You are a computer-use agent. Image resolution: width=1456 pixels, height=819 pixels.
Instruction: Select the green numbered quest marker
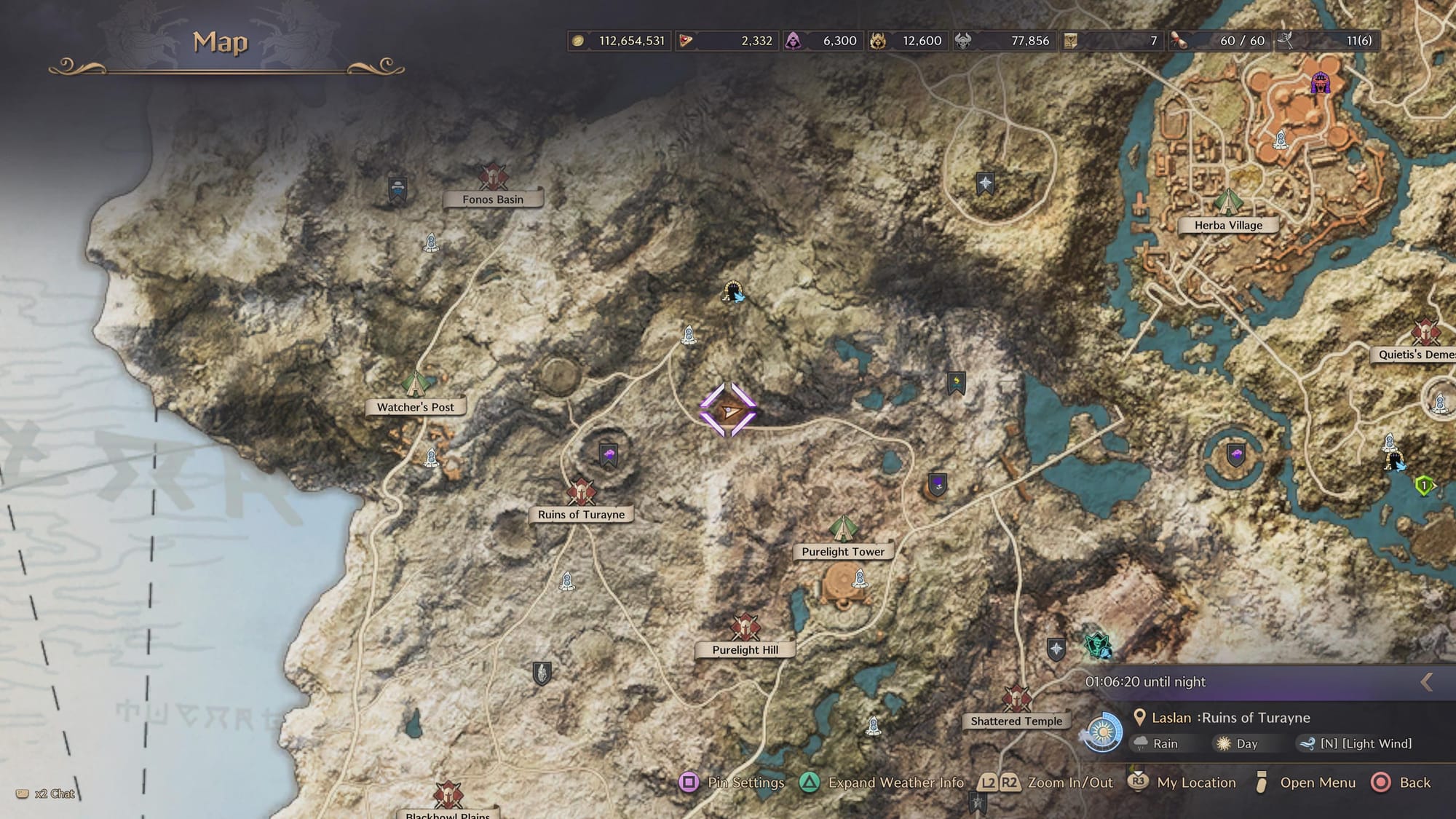pyautogui.click(x=1424, y=485)
